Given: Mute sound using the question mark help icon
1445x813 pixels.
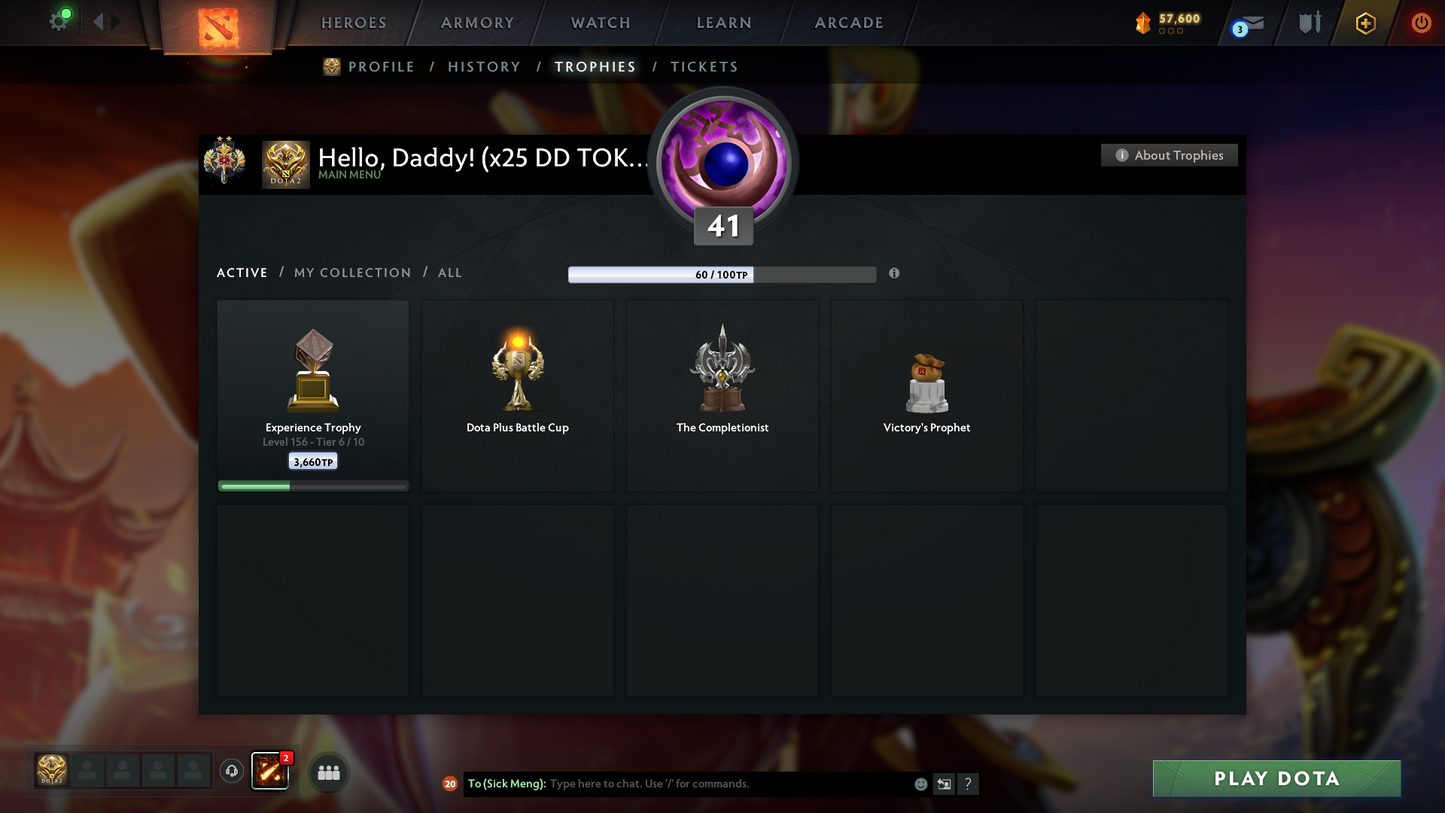Looking at the screenshot, I should [967, 784].
